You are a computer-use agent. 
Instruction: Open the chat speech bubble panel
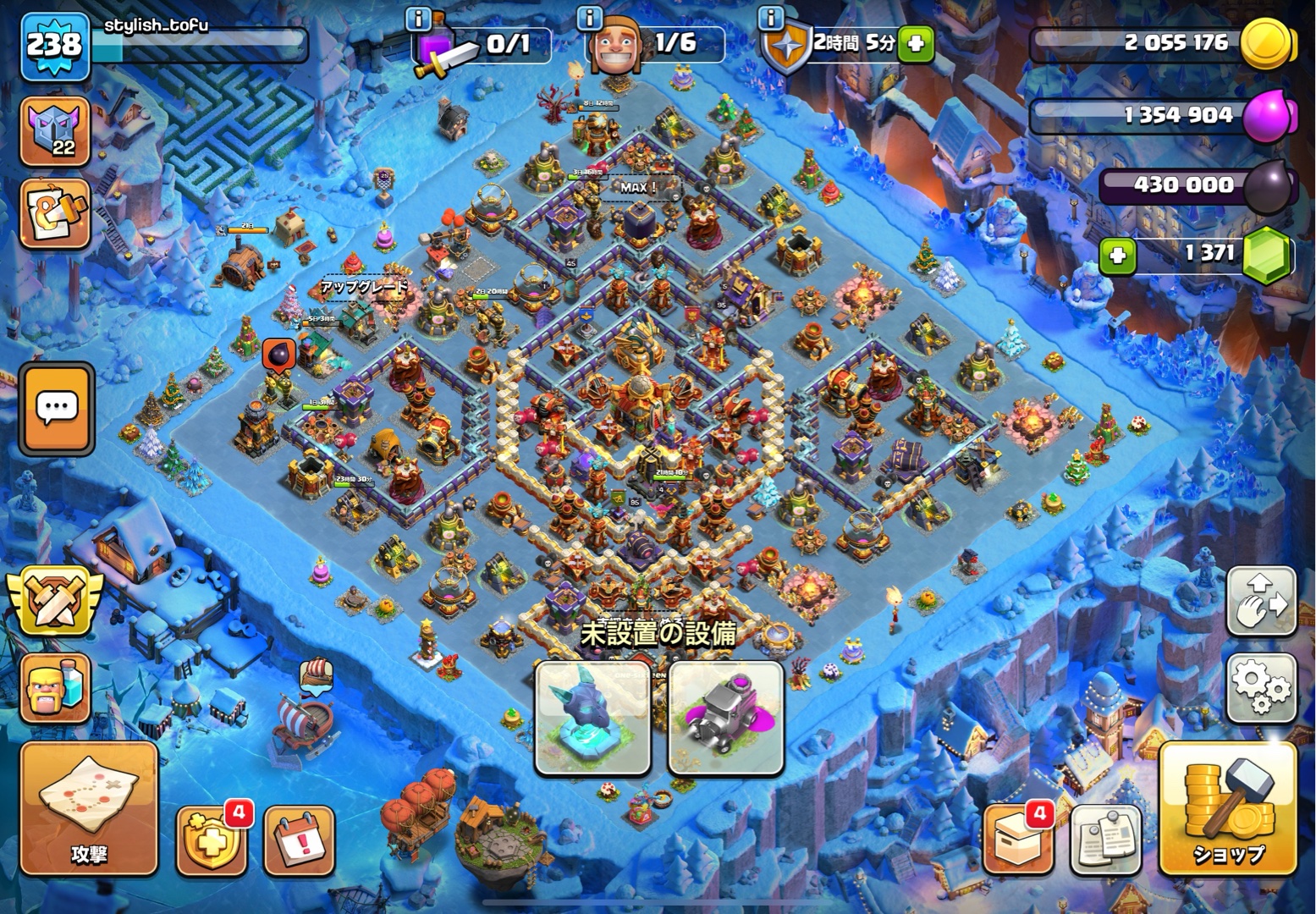(57, 410)
